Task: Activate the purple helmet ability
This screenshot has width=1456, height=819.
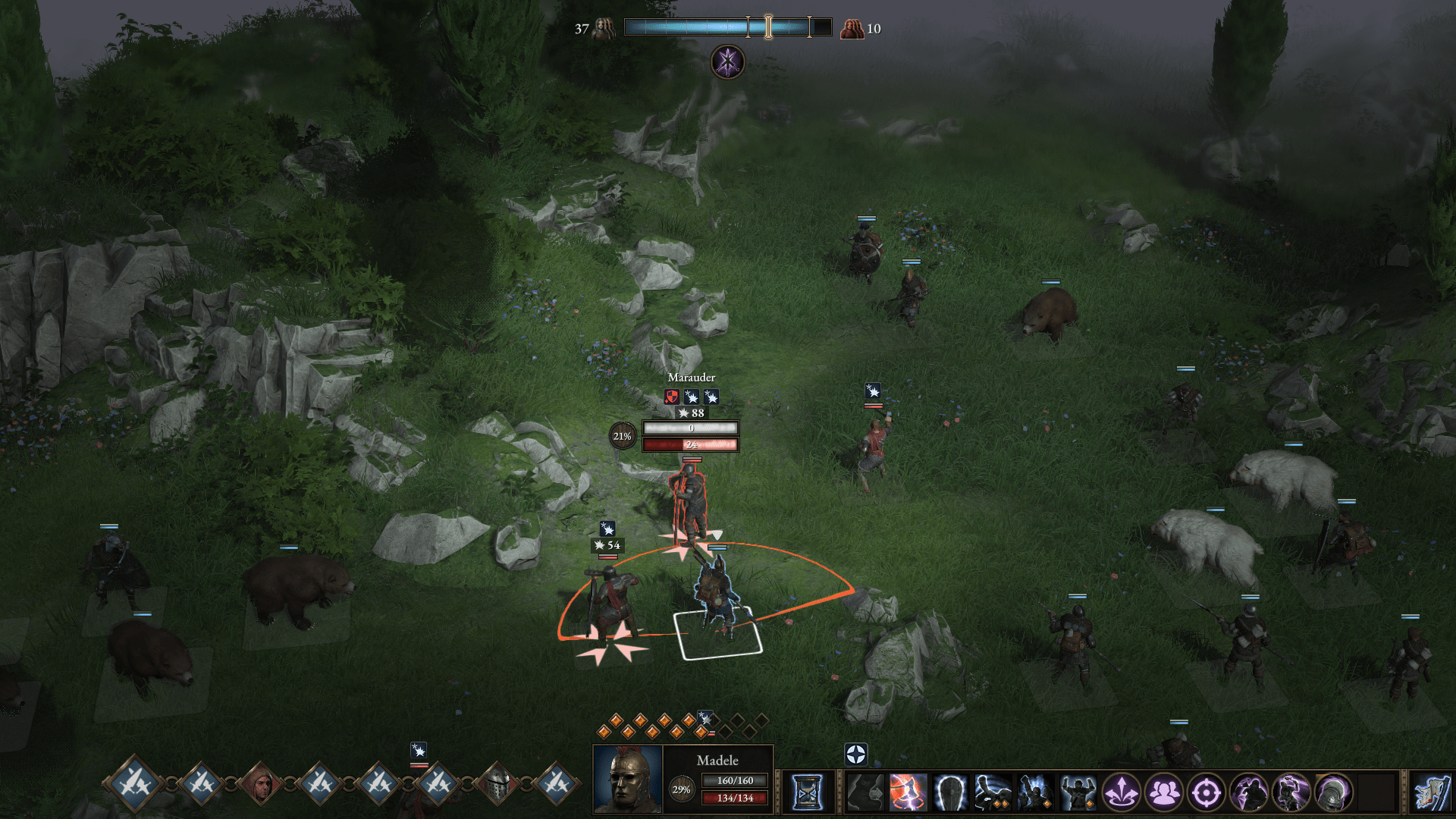Action: (1333, 792)
